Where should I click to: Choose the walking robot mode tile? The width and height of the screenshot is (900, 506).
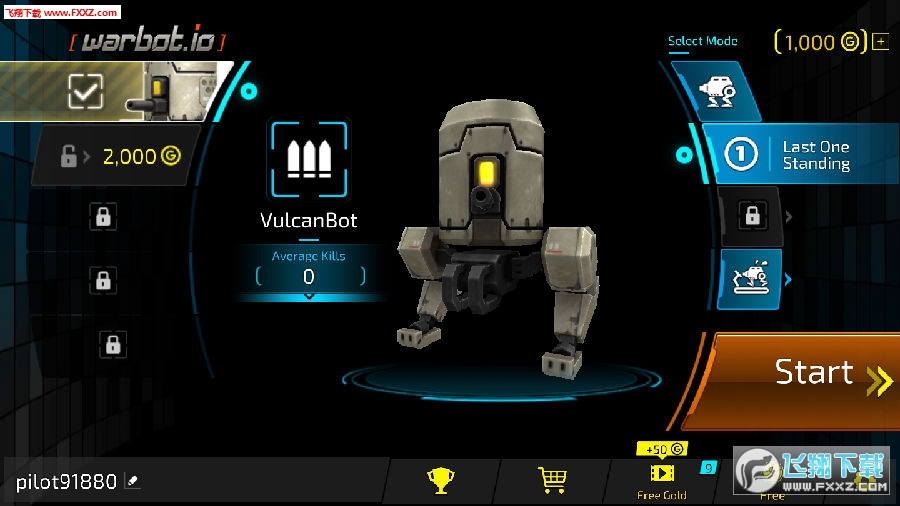(715, 92)
